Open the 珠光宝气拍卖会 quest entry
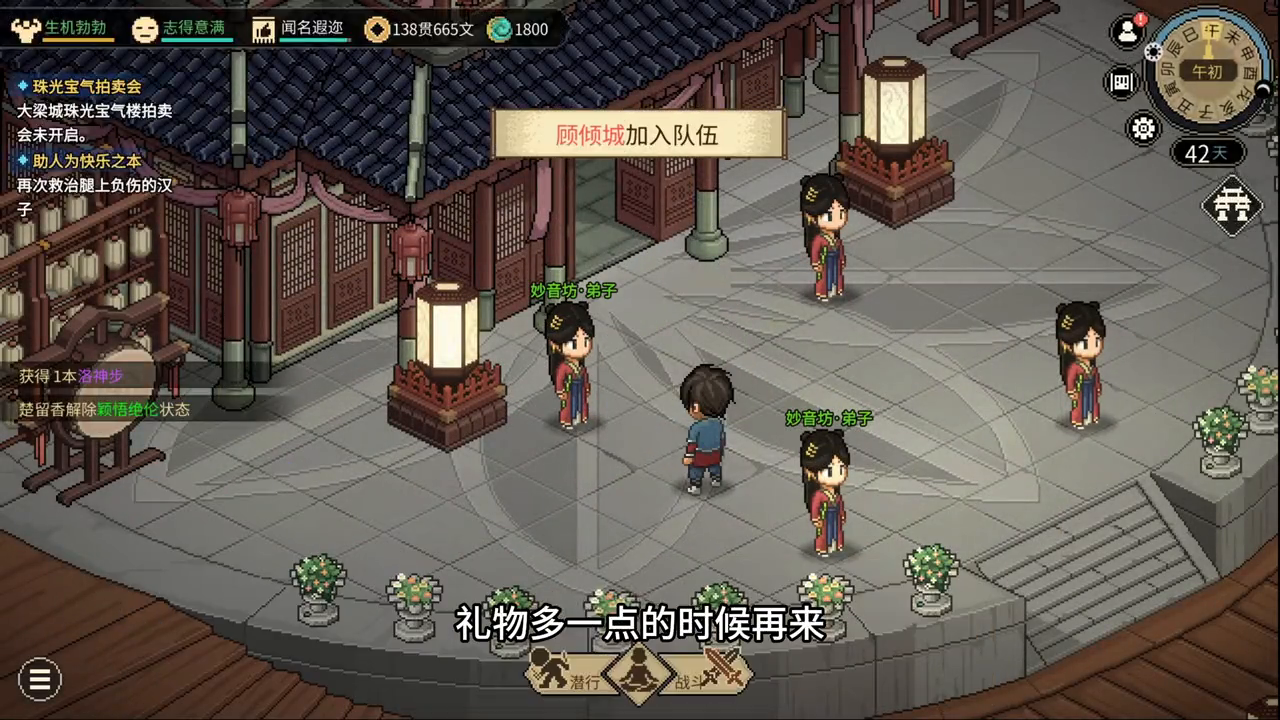 tap(86, 87)
